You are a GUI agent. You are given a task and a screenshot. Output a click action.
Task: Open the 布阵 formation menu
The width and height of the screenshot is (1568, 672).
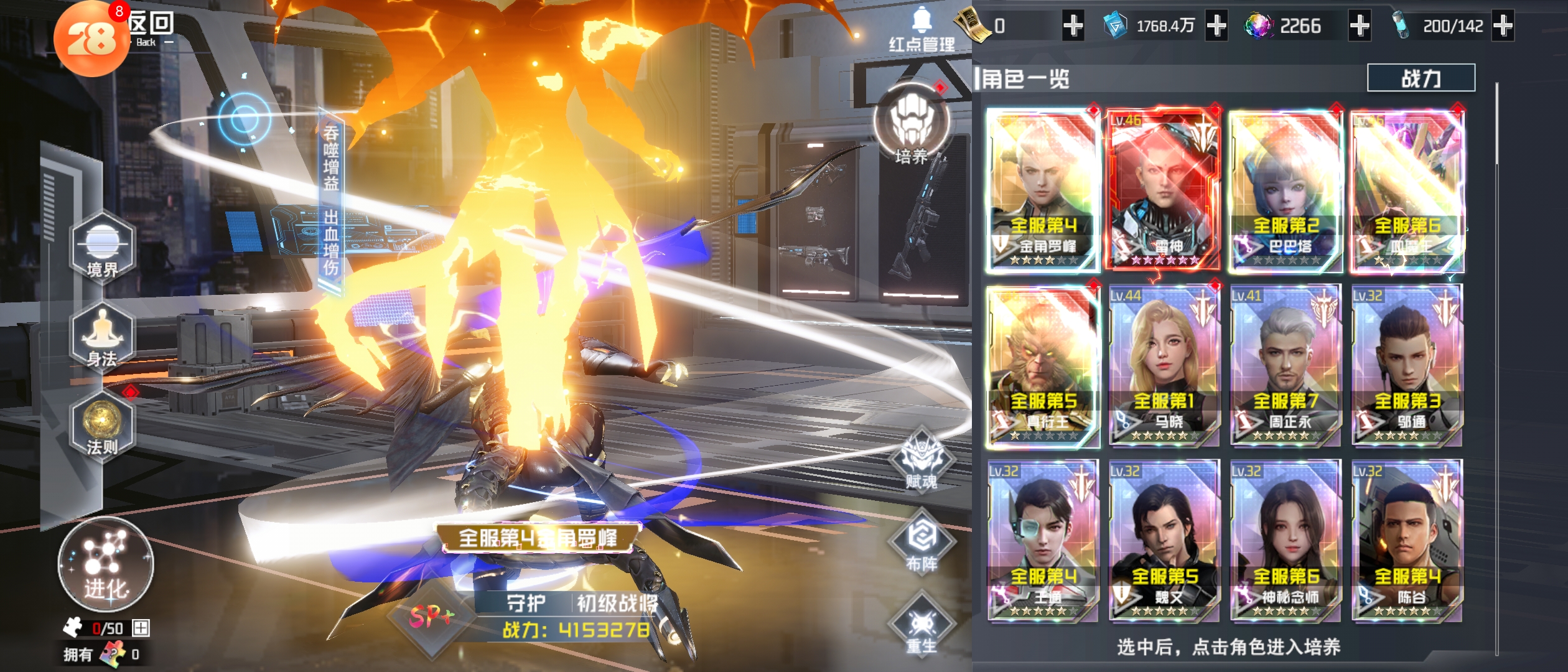point(922,543)
